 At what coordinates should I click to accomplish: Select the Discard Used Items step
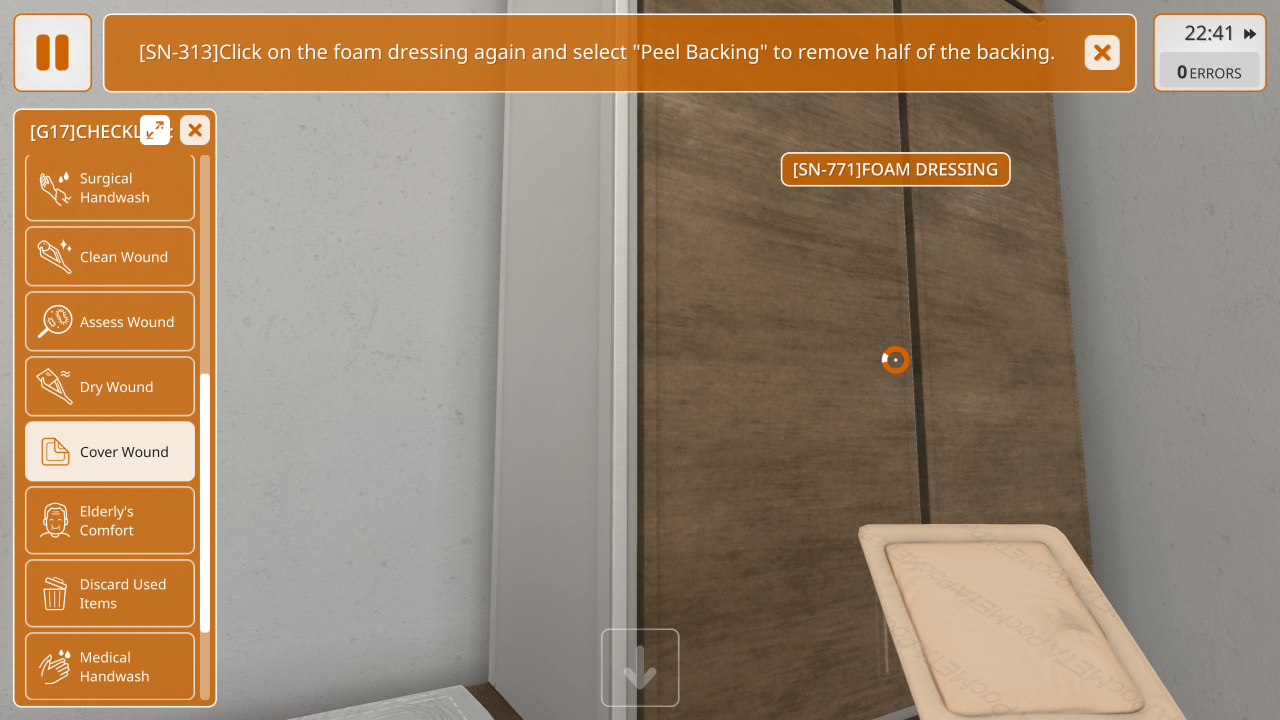pos(110,594)
